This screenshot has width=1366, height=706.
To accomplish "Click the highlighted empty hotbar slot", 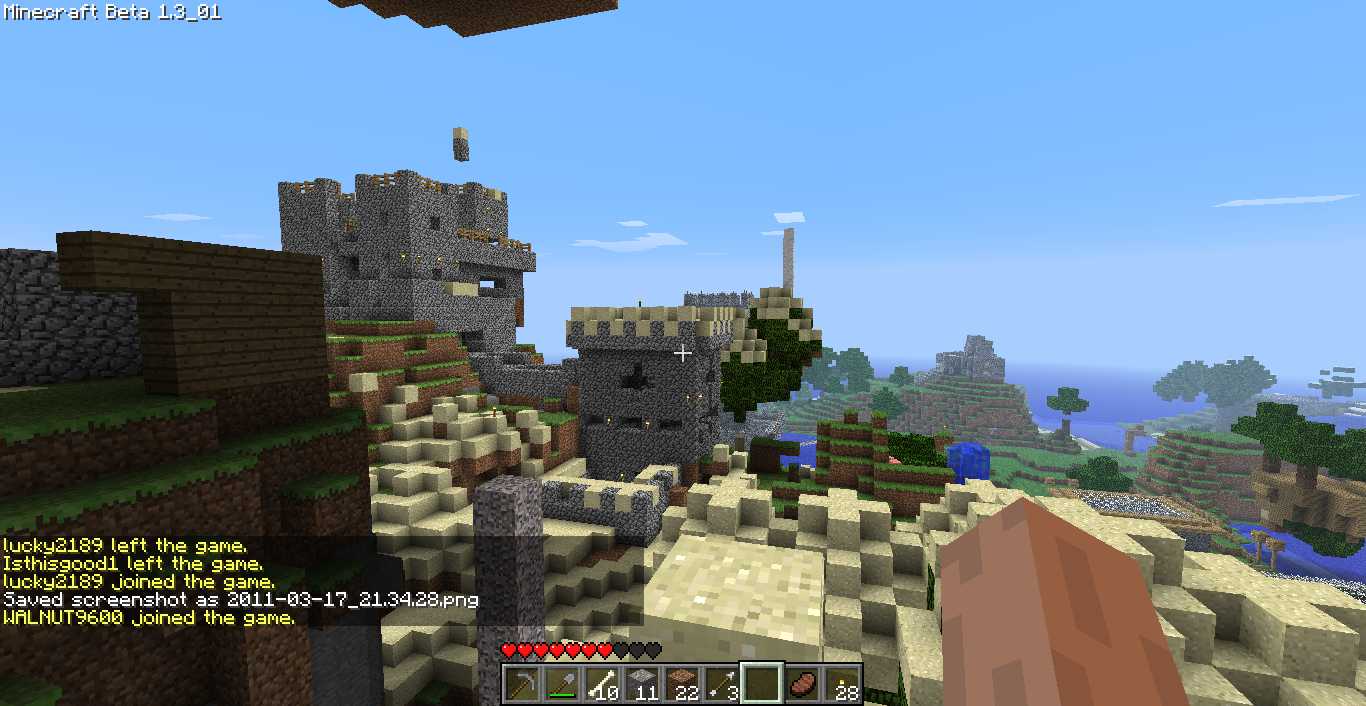I will (x=762, y=685).
